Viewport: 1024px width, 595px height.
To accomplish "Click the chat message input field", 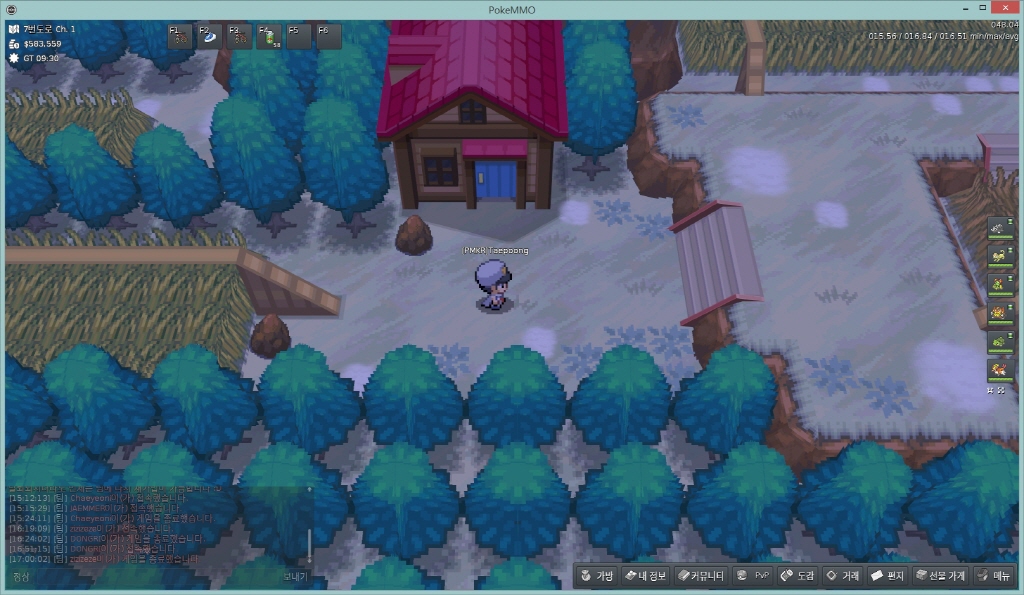I will pos(150,577).
